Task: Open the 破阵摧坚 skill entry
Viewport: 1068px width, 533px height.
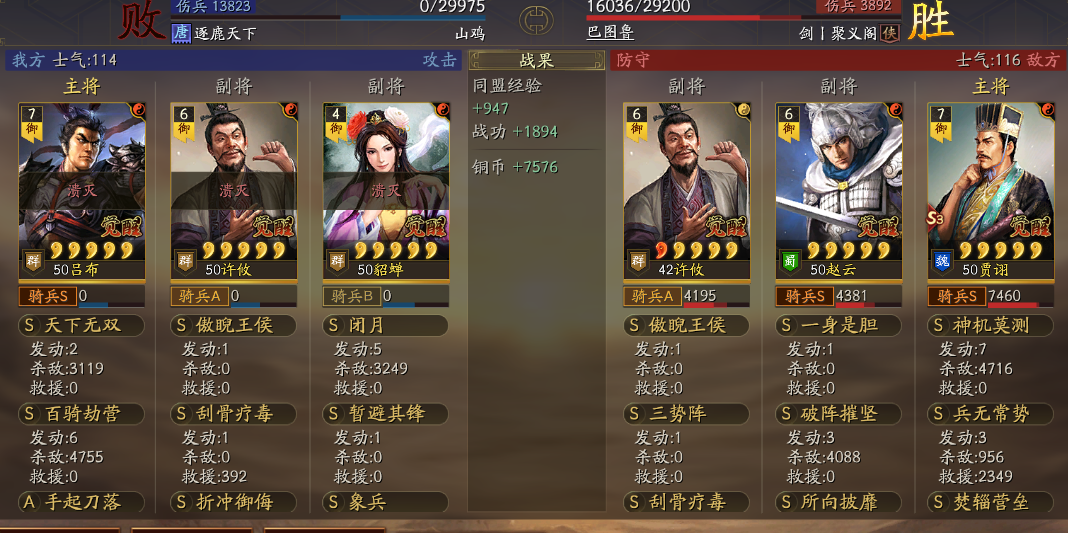Action: (x=838, y=414)
